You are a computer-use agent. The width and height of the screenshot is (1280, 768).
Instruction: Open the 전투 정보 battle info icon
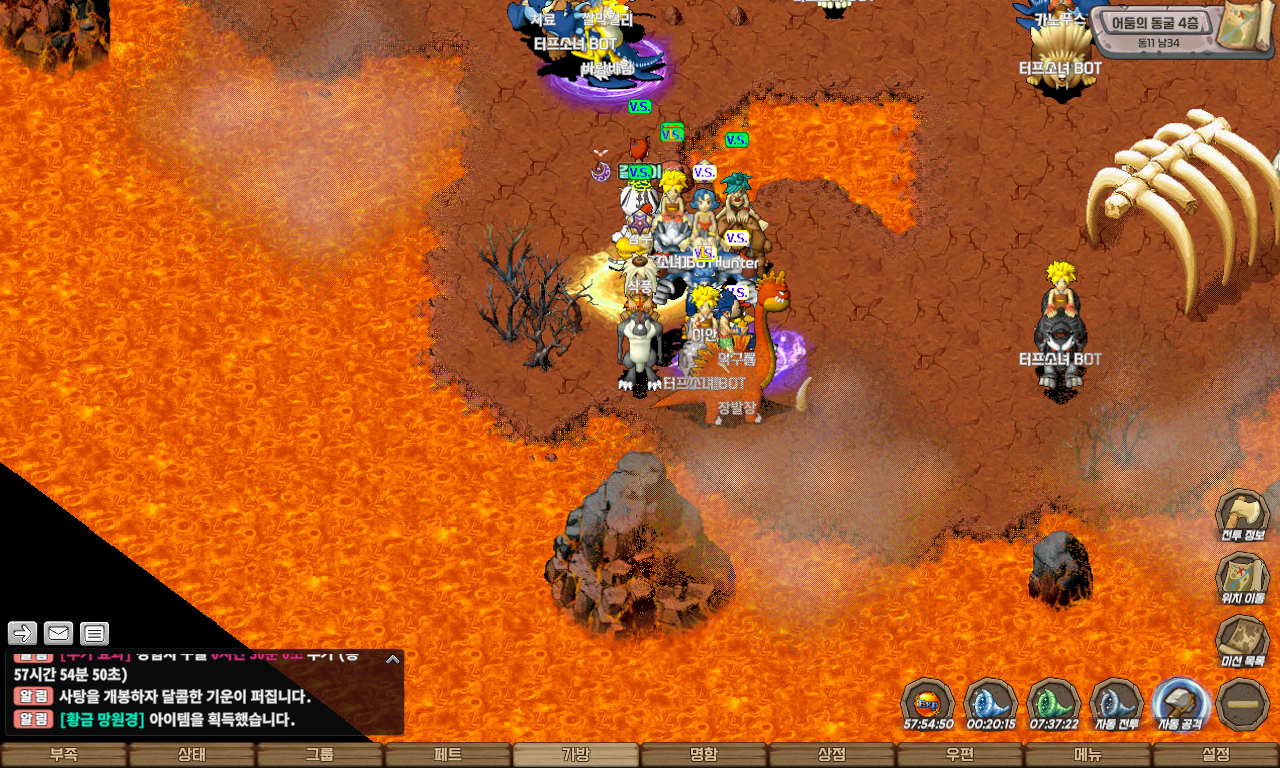click(1242, 516)
